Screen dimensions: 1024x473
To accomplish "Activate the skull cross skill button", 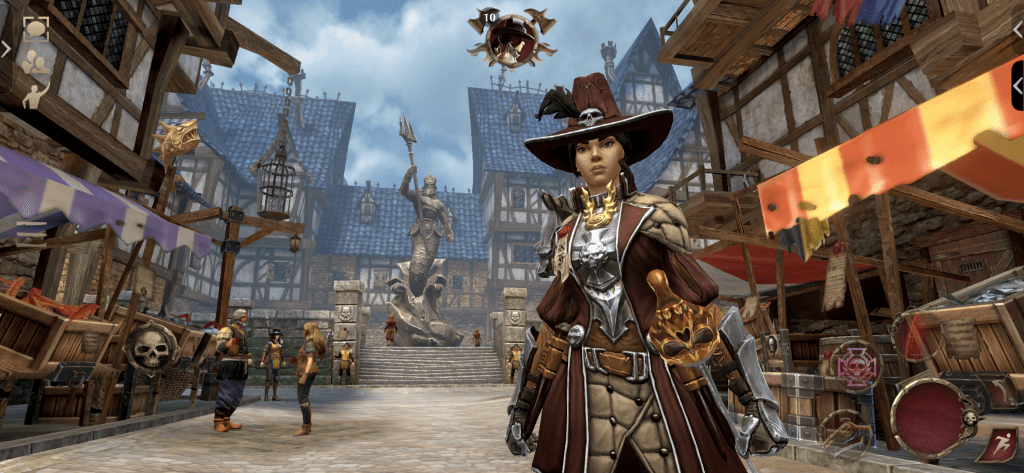I will pos(858,365).
